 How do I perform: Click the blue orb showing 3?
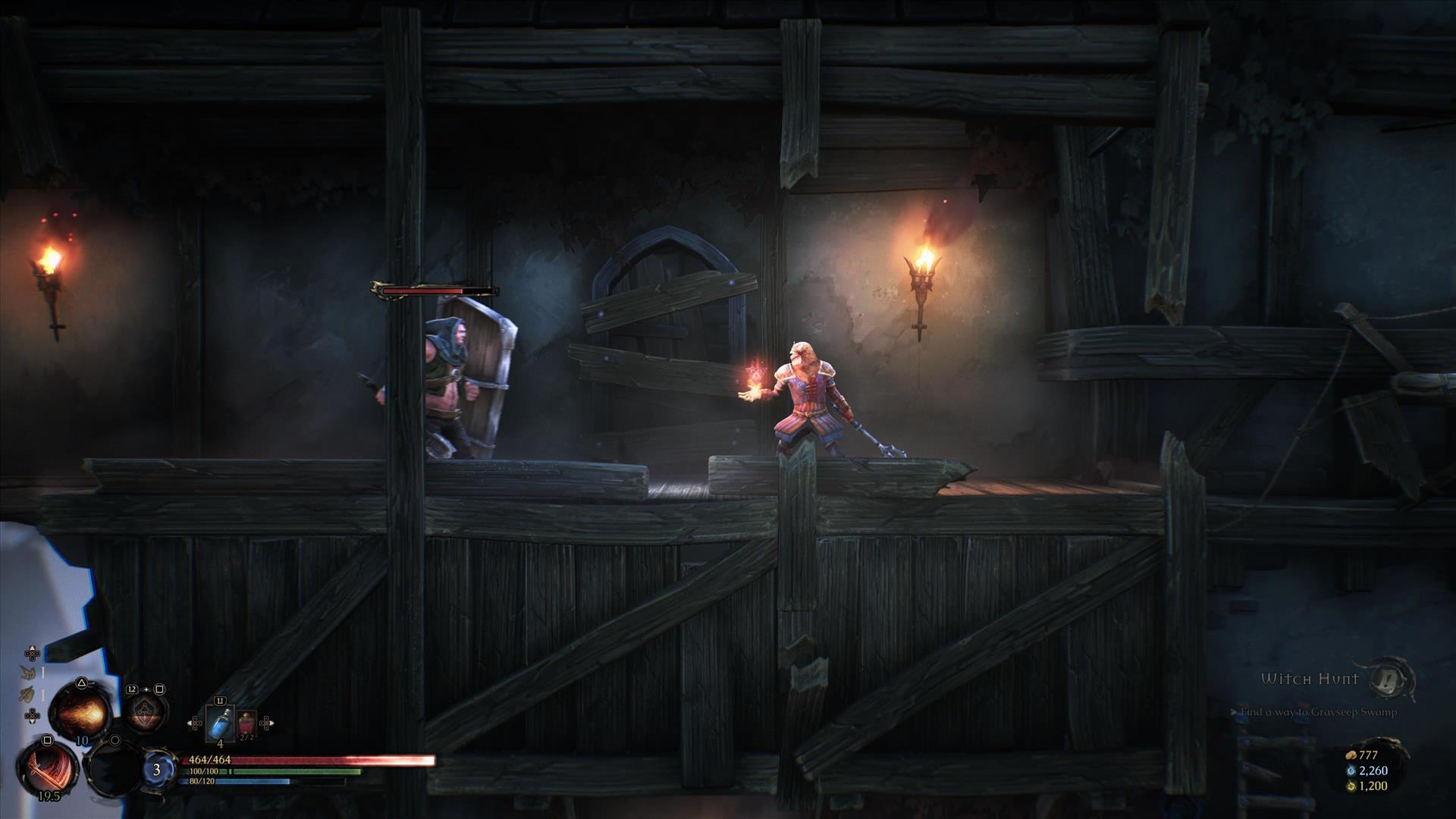157,770
